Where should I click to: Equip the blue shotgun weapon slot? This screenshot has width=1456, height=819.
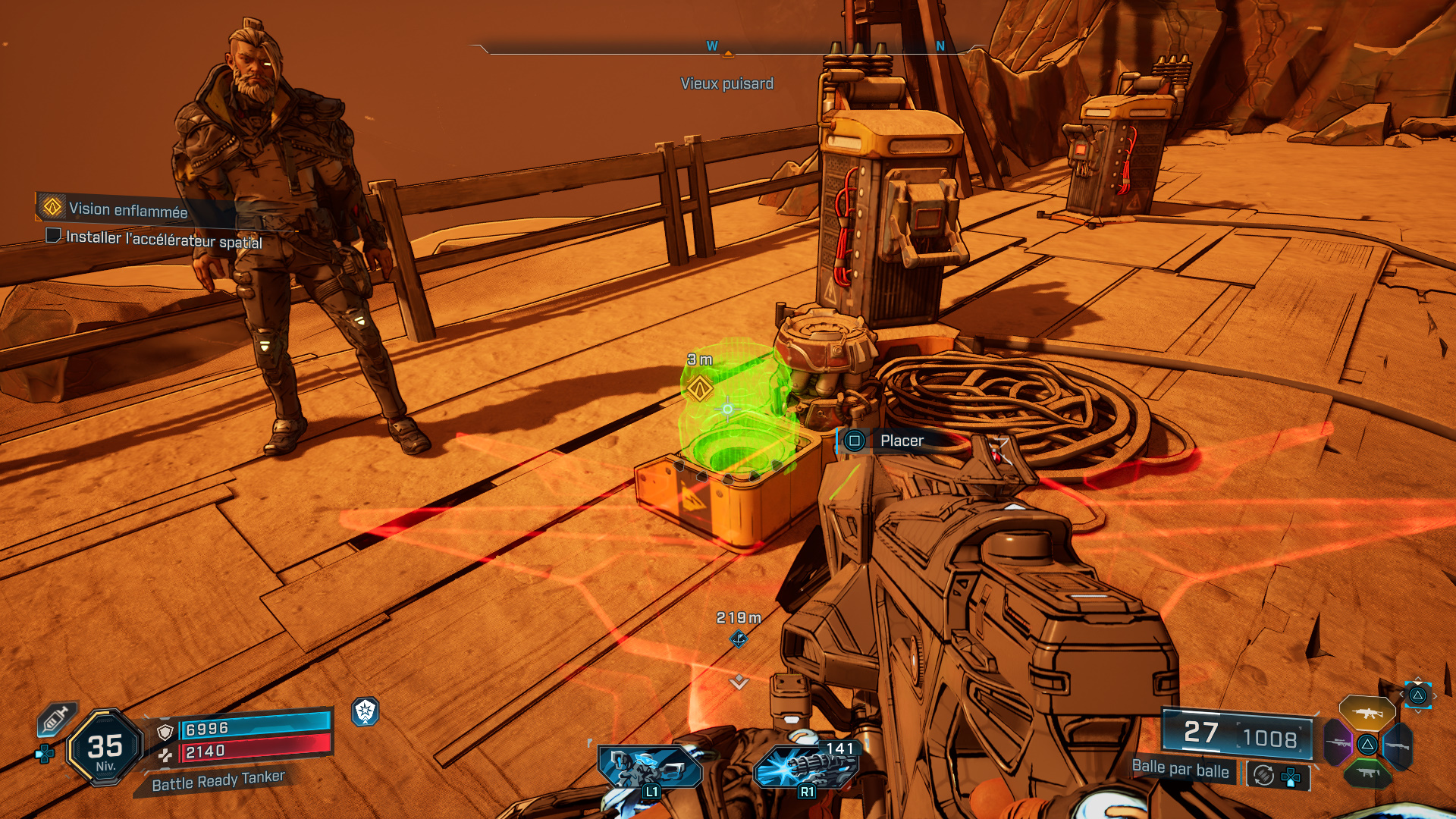pyautogui.click(x=1398, y=745)
